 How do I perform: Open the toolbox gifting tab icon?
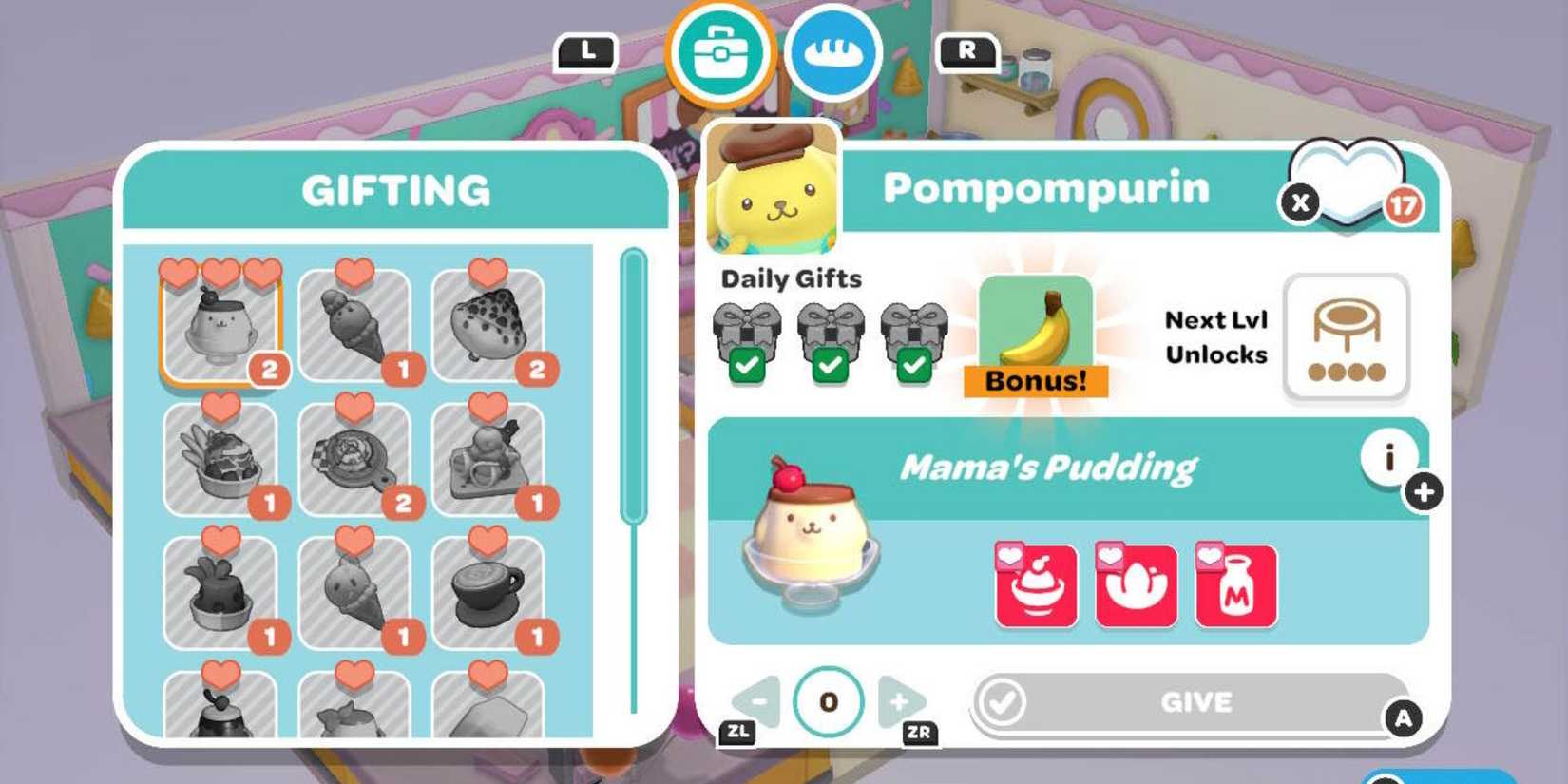(724, 54)
